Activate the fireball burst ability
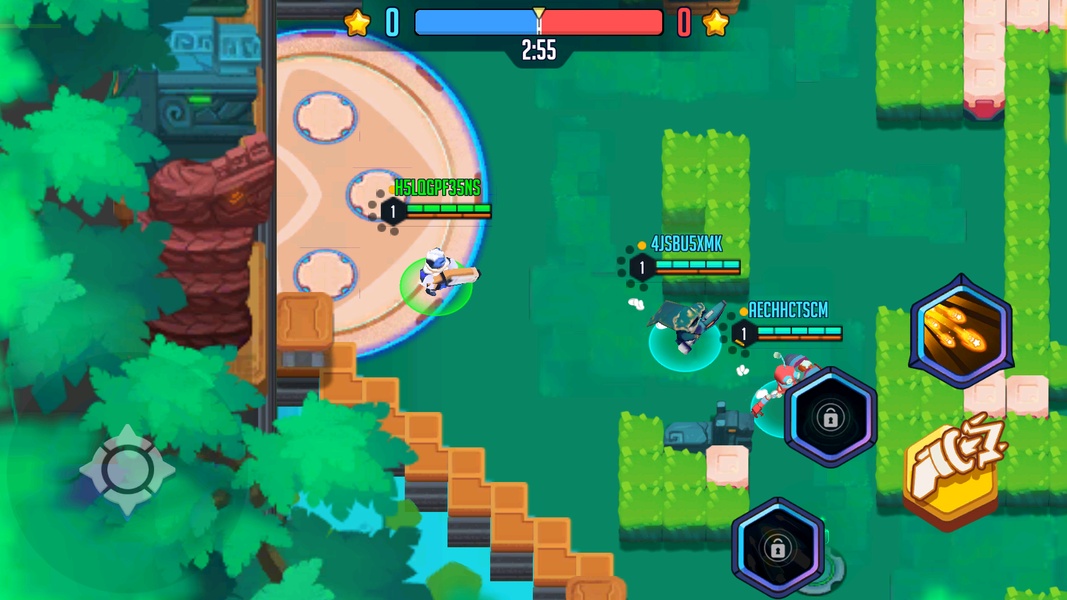This screenshot has height=600, width=1067. tap(960, 332)
